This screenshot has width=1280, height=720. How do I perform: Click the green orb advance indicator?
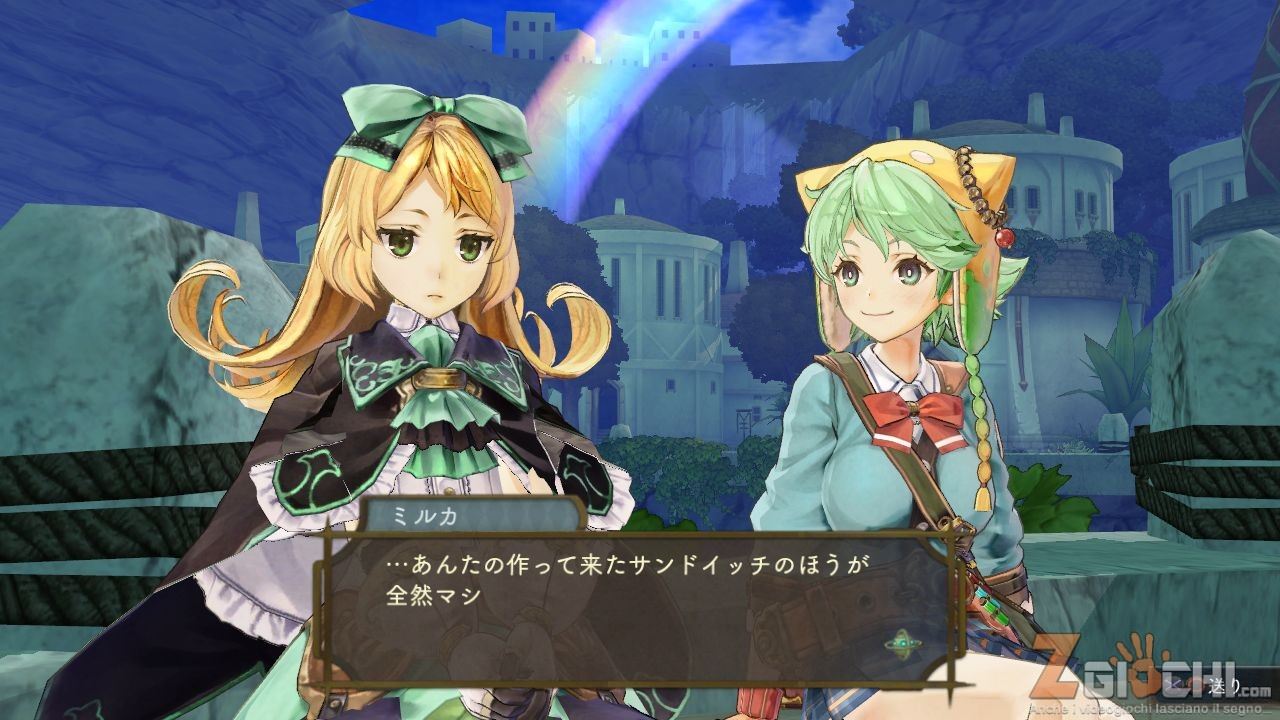coord(904,641)
